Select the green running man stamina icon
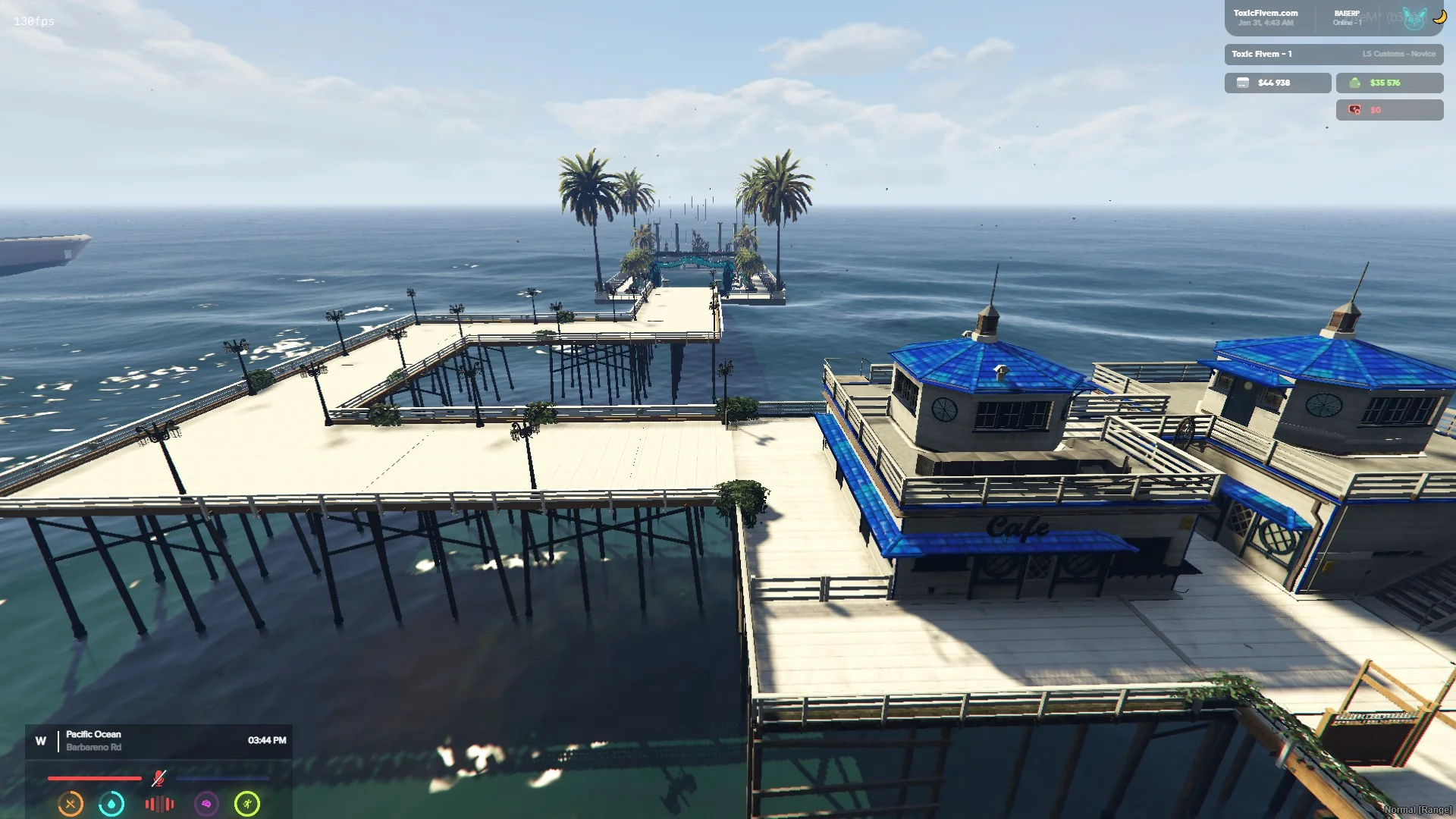 (x=247, y=804)
